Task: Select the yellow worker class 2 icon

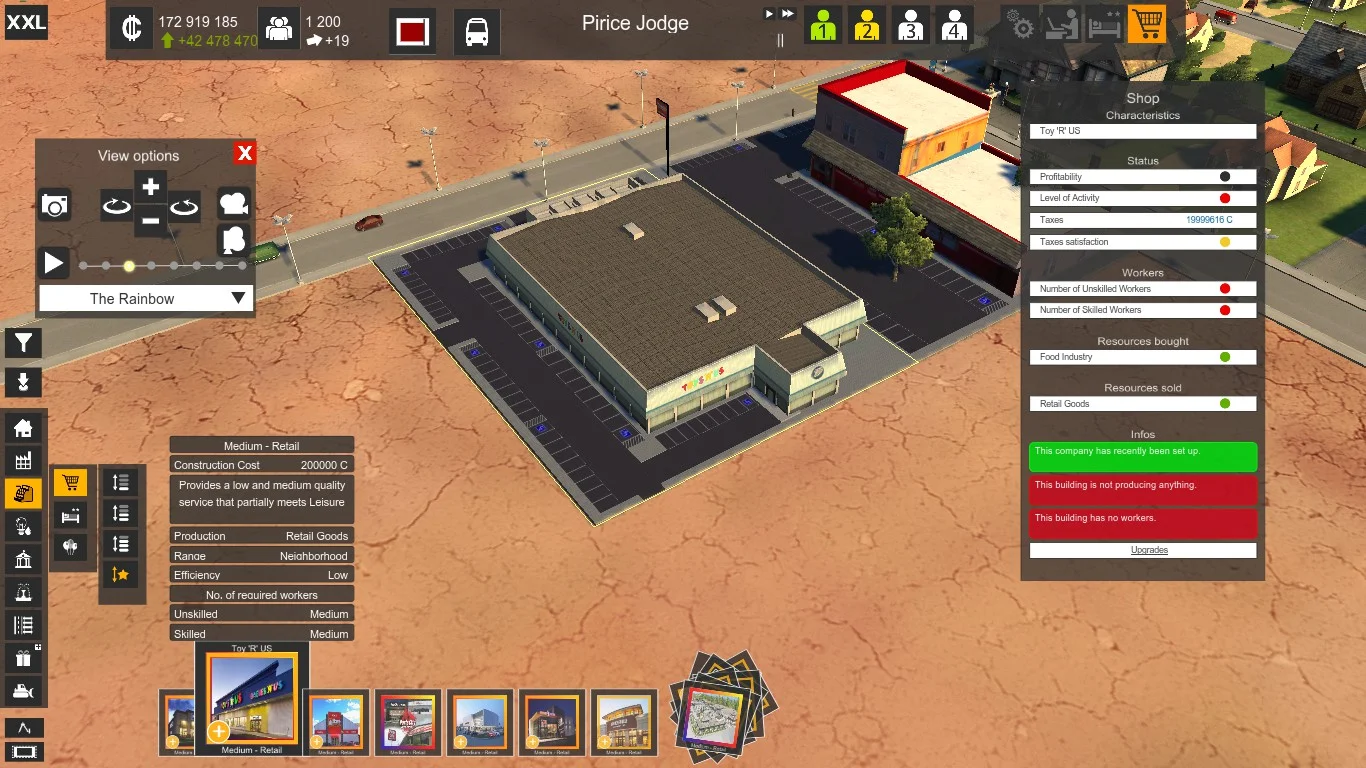Action: pyautogui.click(x=866, y=25)
